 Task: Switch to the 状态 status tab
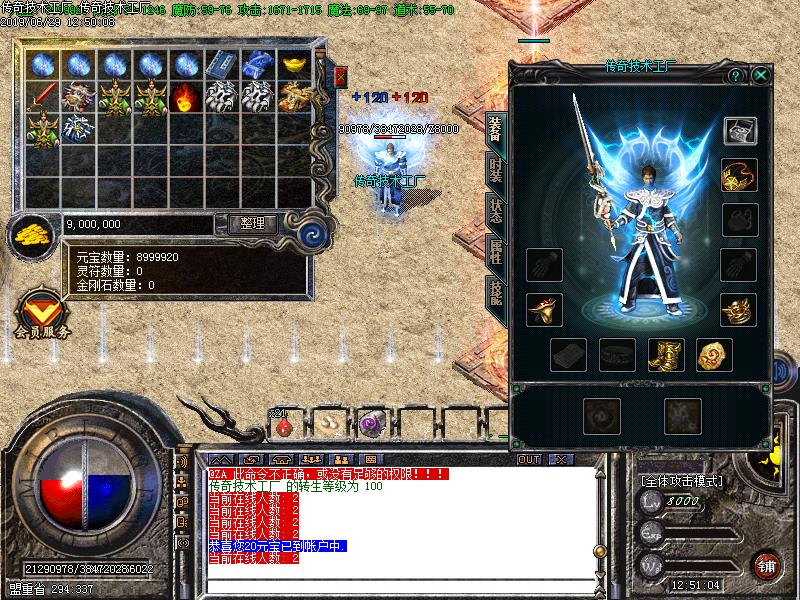(x=495, y=211)
